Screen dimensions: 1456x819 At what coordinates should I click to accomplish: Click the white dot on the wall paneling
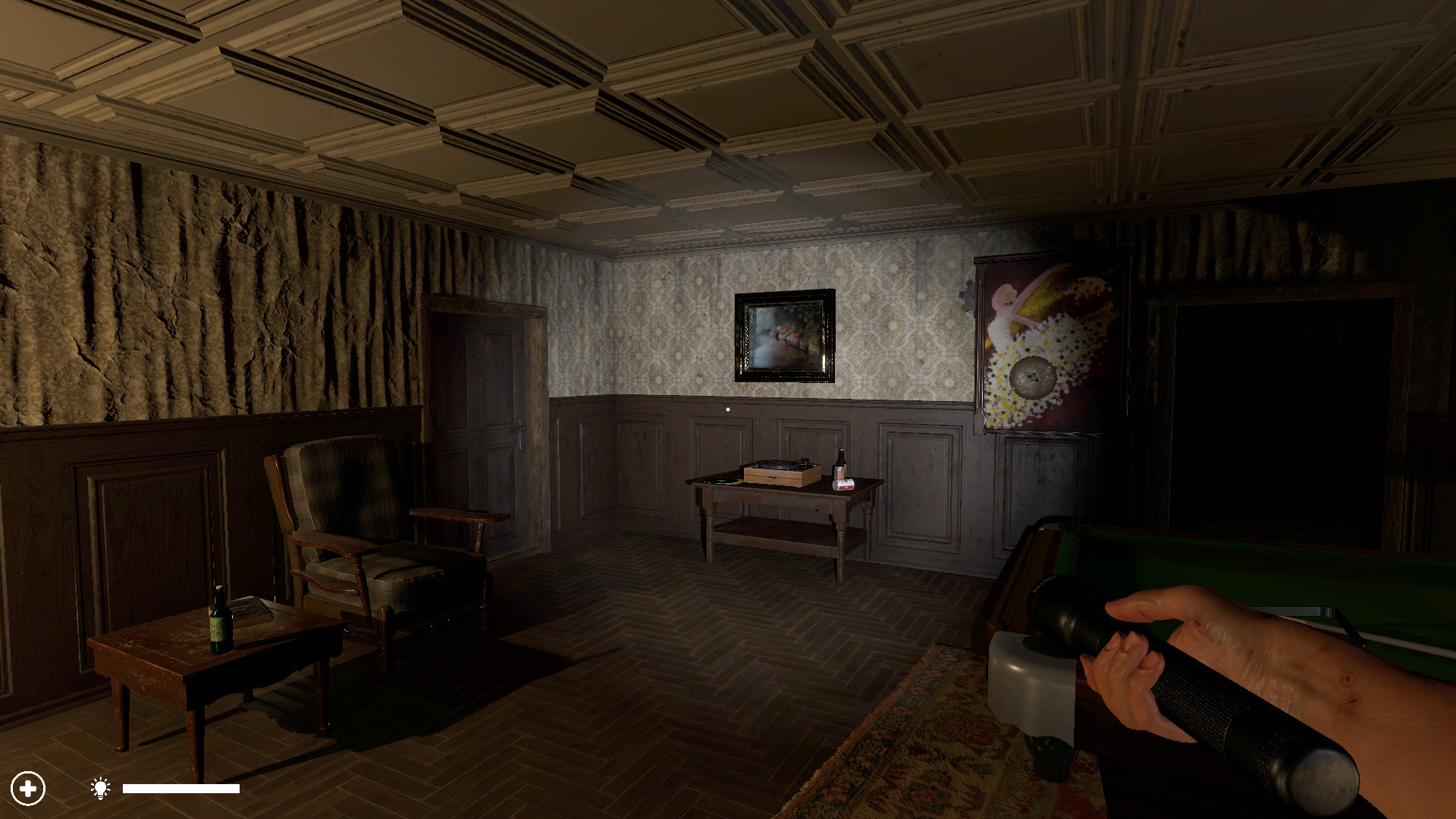pos(727,409)
